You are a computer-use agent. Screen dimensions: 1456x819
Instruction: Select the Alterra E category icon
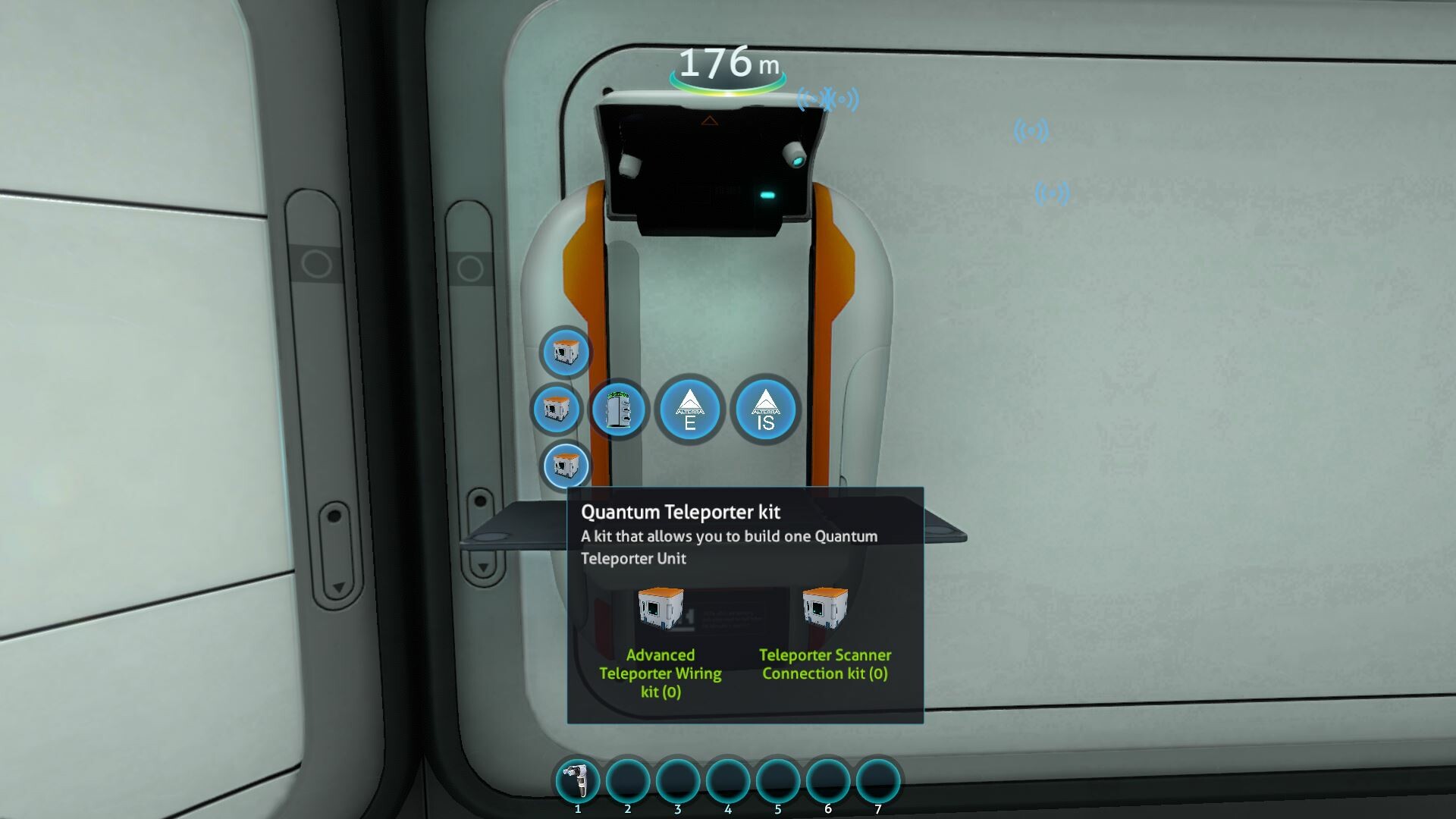coord(689,409)
